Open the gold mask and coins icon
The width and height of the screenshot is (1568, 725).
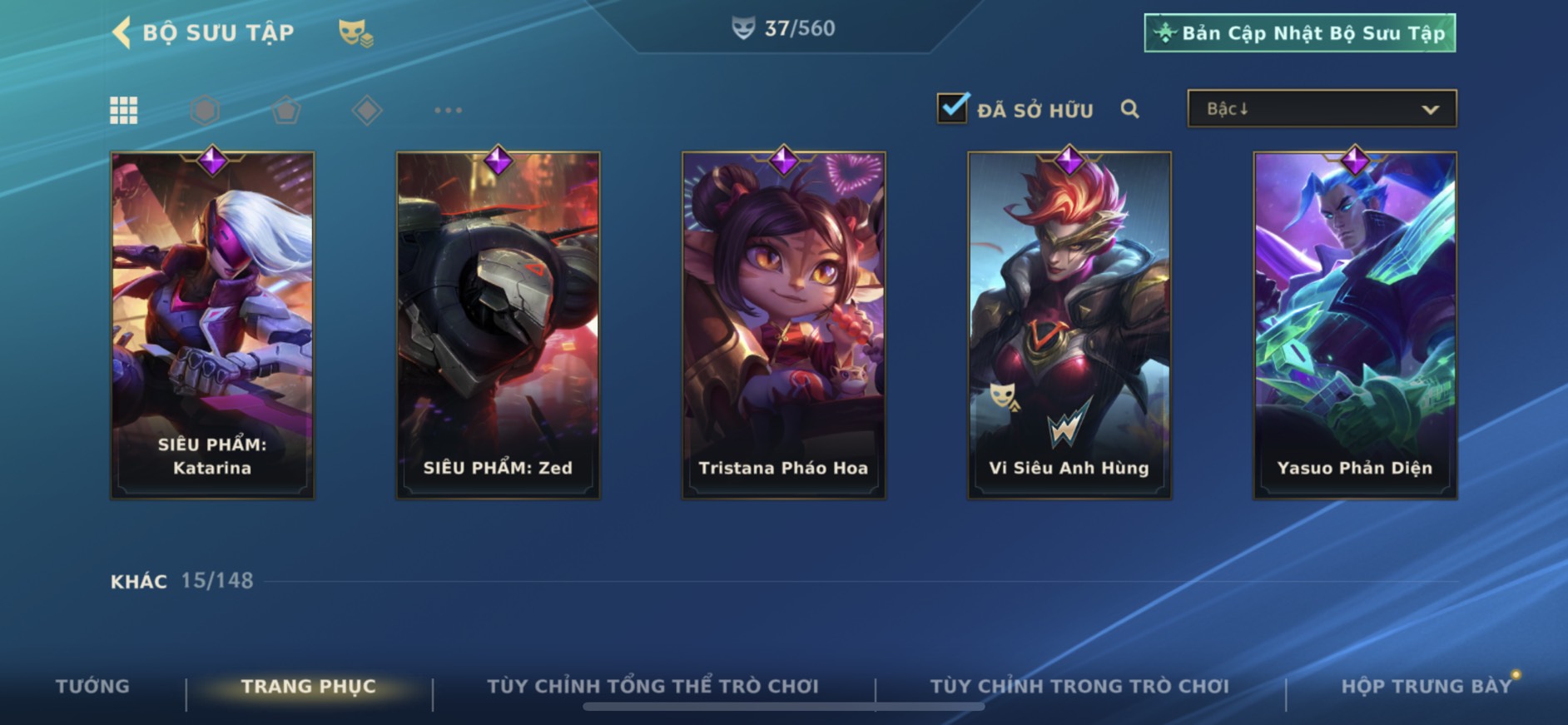[355, 33]
